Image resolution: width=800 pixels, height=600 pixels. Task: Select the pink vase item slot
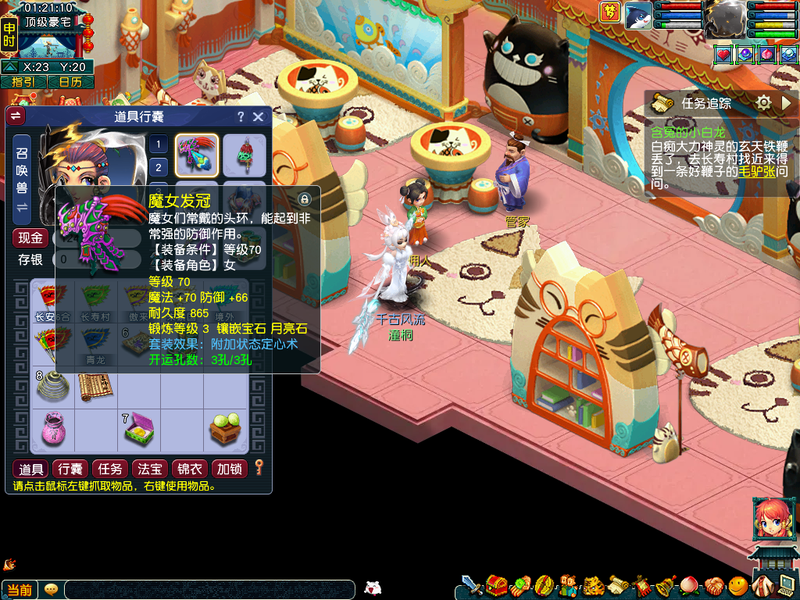[52, 429]
